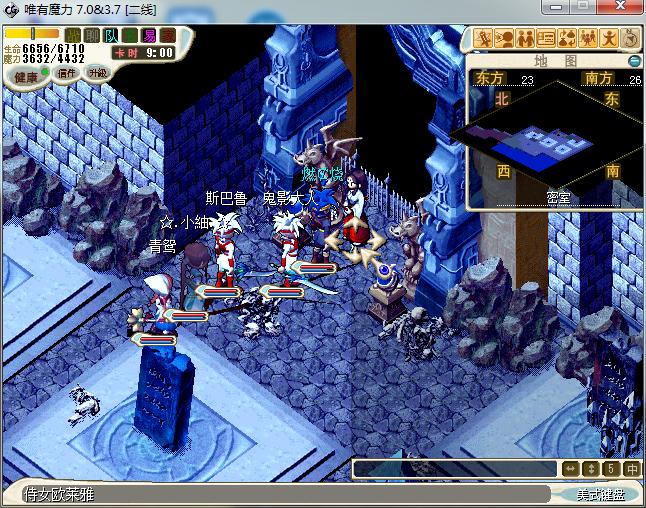Open the name card icon
The height and width of the screenshot is (508, 646).
click(546, 39)
